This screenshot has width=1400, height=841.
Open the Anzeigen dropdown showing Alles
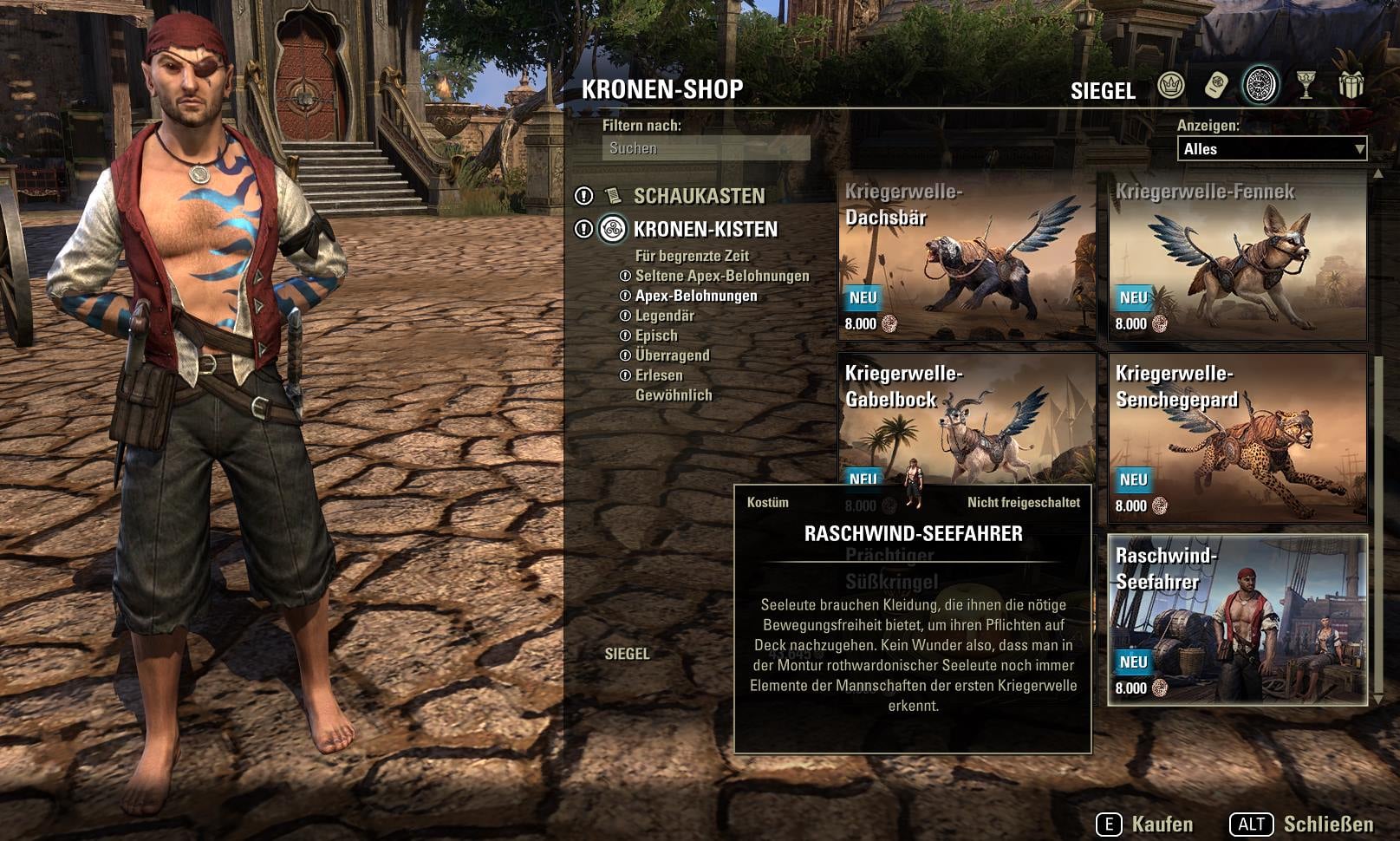pyautogui.click(x=1271, y=149)
